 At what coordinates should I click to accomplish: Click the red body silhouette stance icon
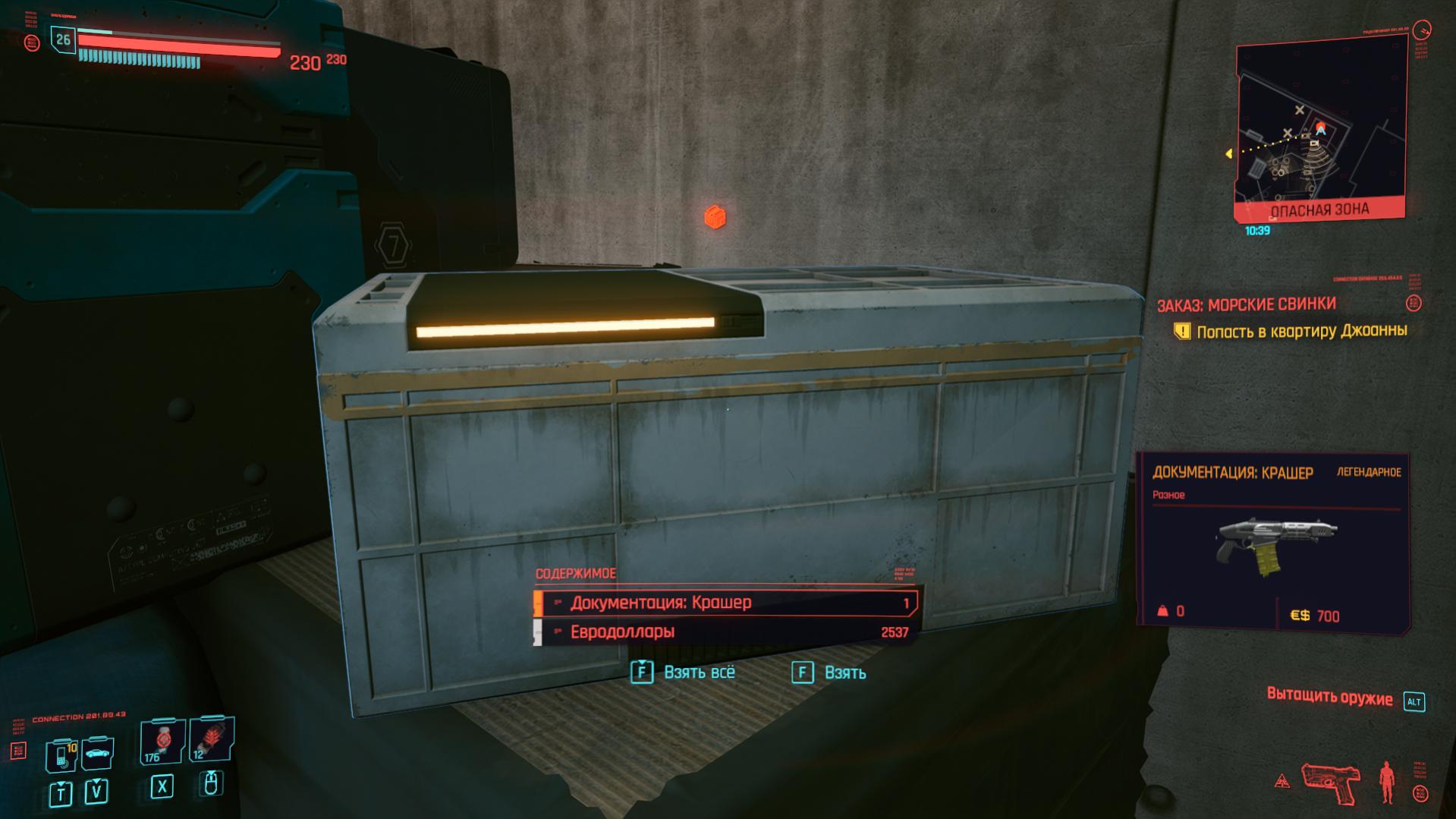tap(1387, 783)
